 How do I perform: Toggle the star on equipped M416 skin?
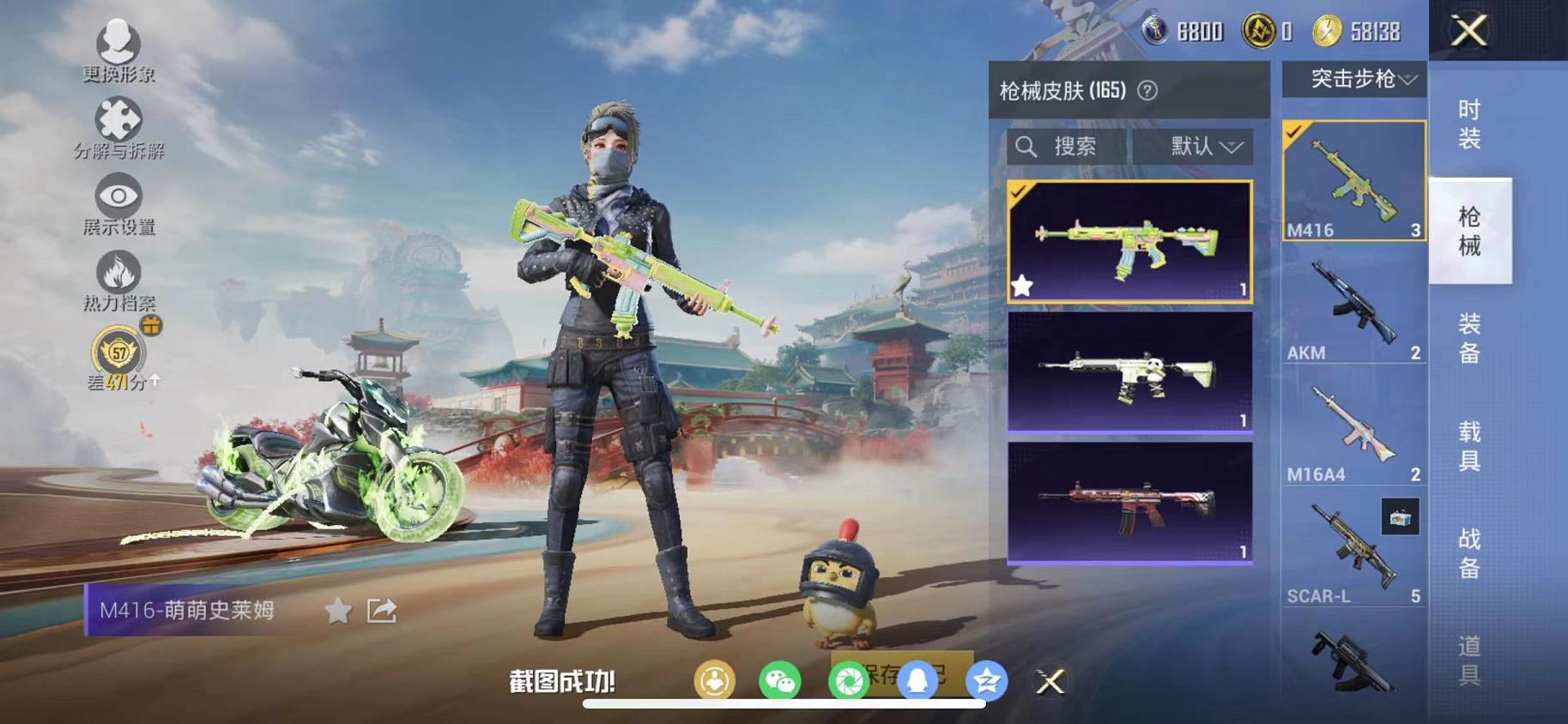[1021, 287]
